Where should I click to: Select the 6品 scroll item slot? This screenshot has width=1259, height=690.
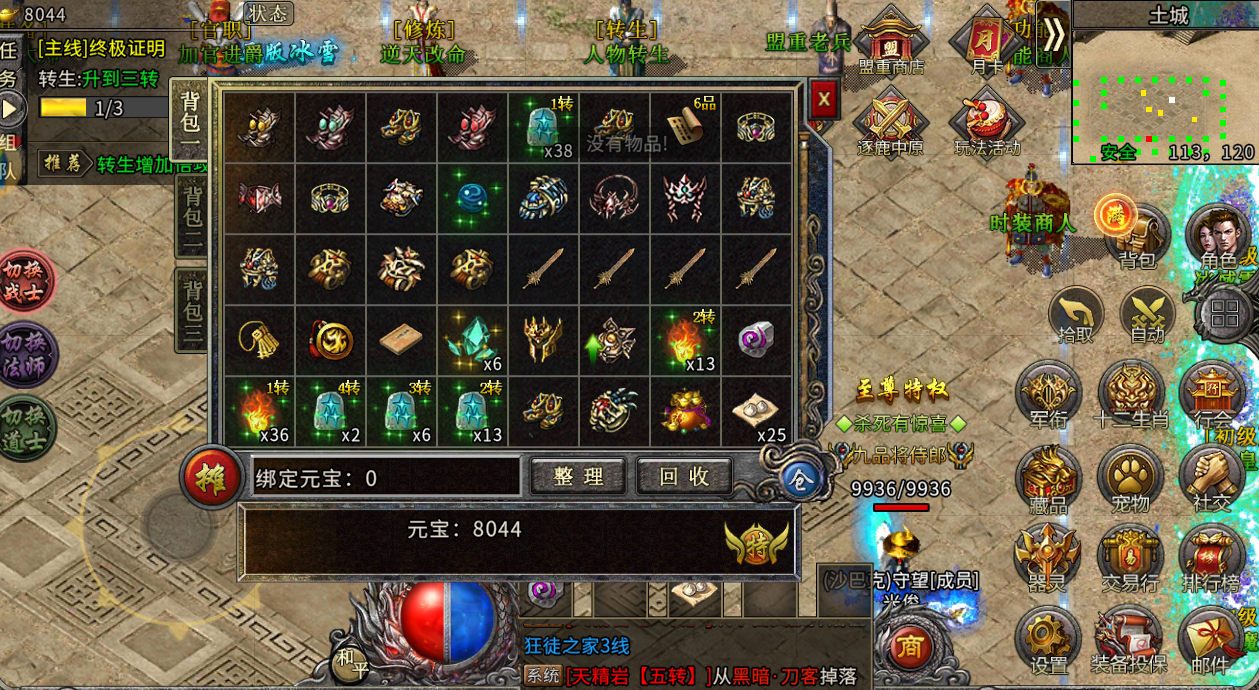[x=685, y=127]
